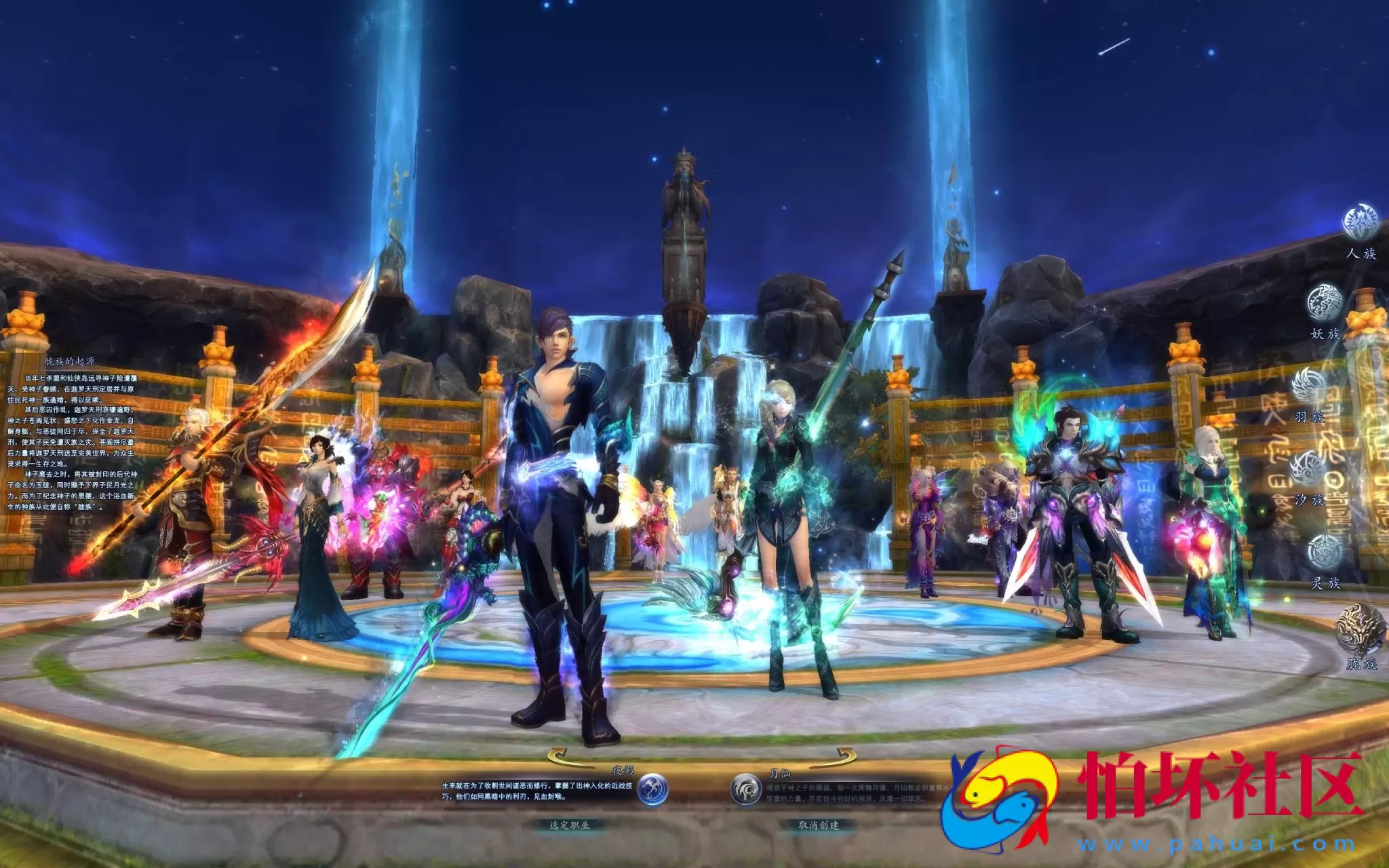Choose the 妖族 race emblem
This screenshot has height=868, width=1389.
click(1325, 302)
